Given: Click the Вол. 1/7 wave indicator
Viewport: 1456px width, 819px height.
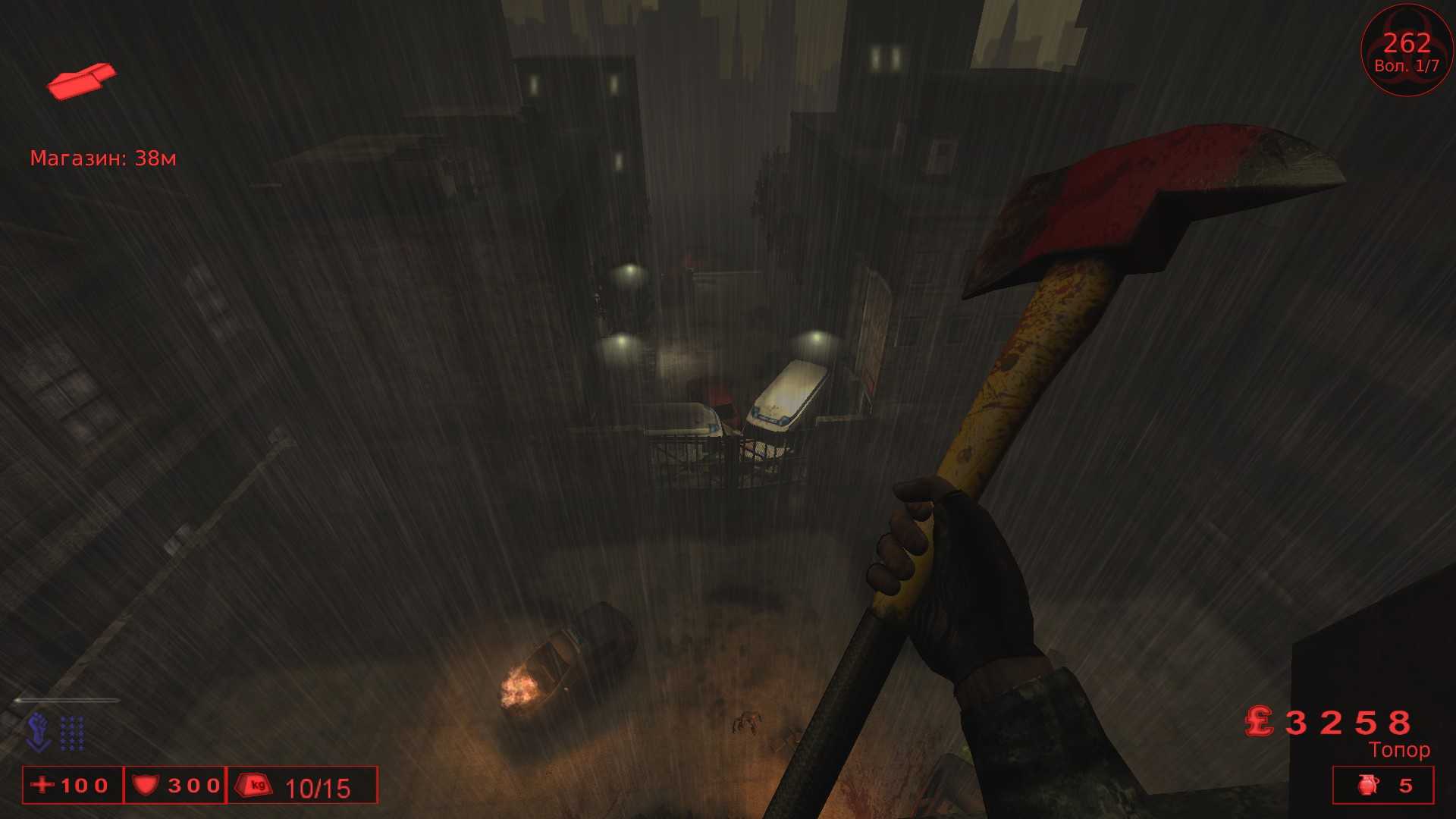Looking at the screenshot, I should 1405,67.
